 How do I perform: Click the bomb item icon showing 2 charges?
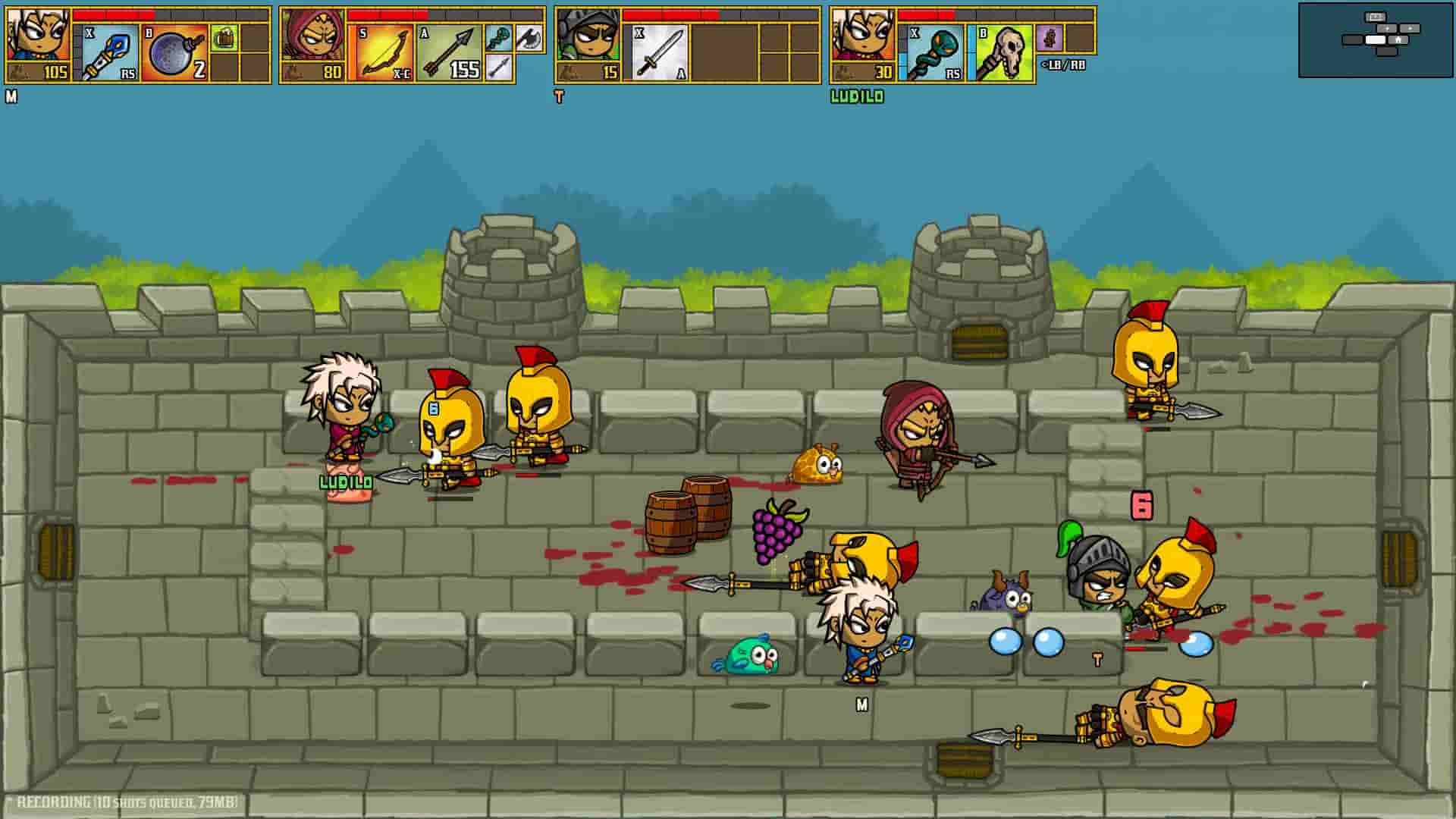point(173,53)
